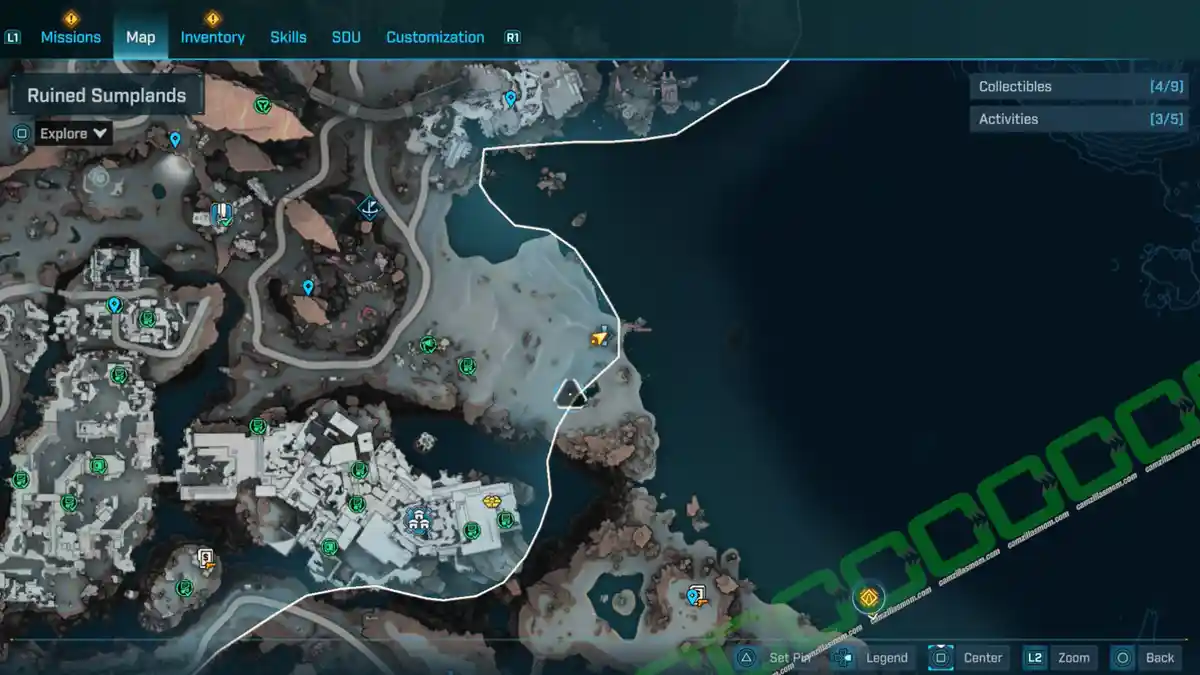This screenshot has width=1200, height=675.
Task: Select the yellow megaphone map marker
Action: point(599,338)
